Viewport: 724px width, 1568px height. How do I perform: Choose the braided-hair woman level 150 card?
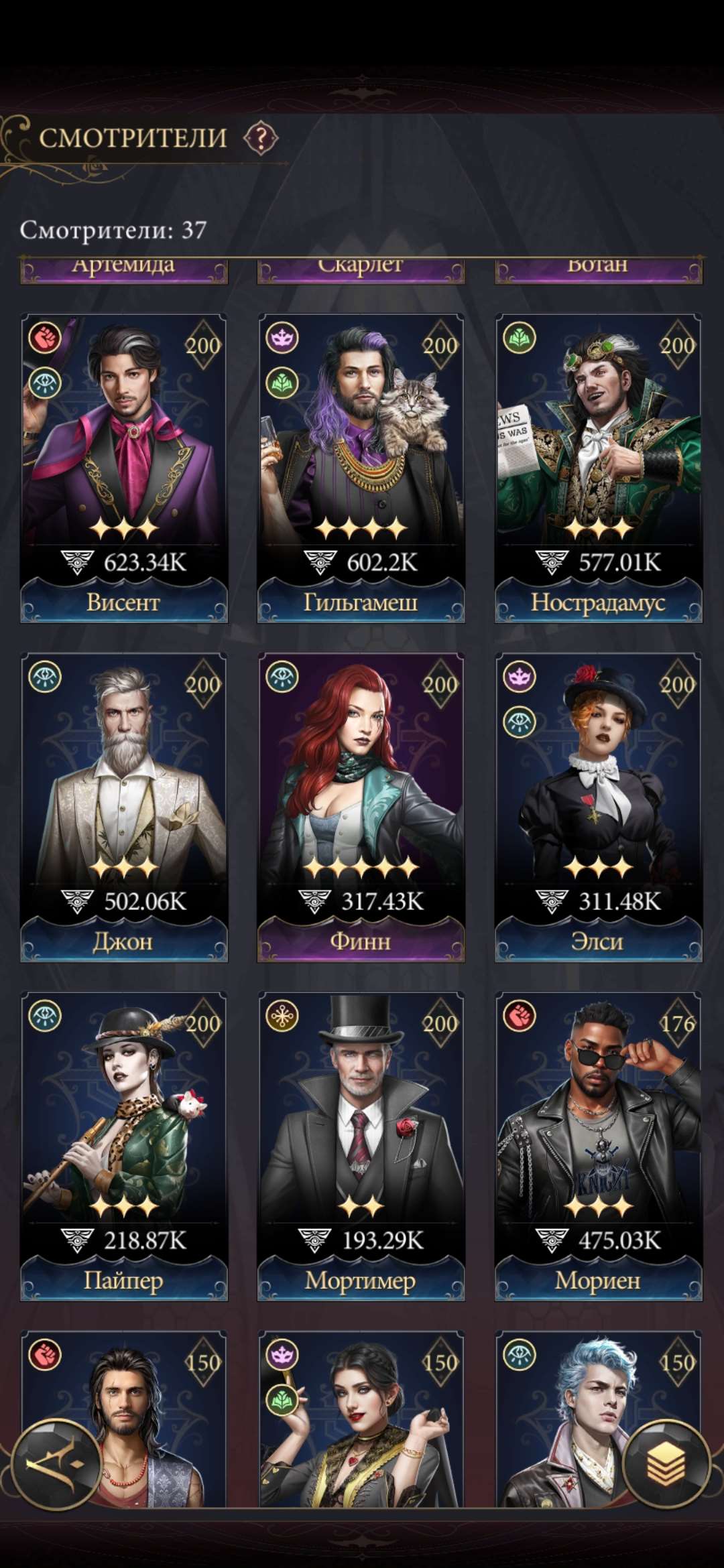[361, 1421]
